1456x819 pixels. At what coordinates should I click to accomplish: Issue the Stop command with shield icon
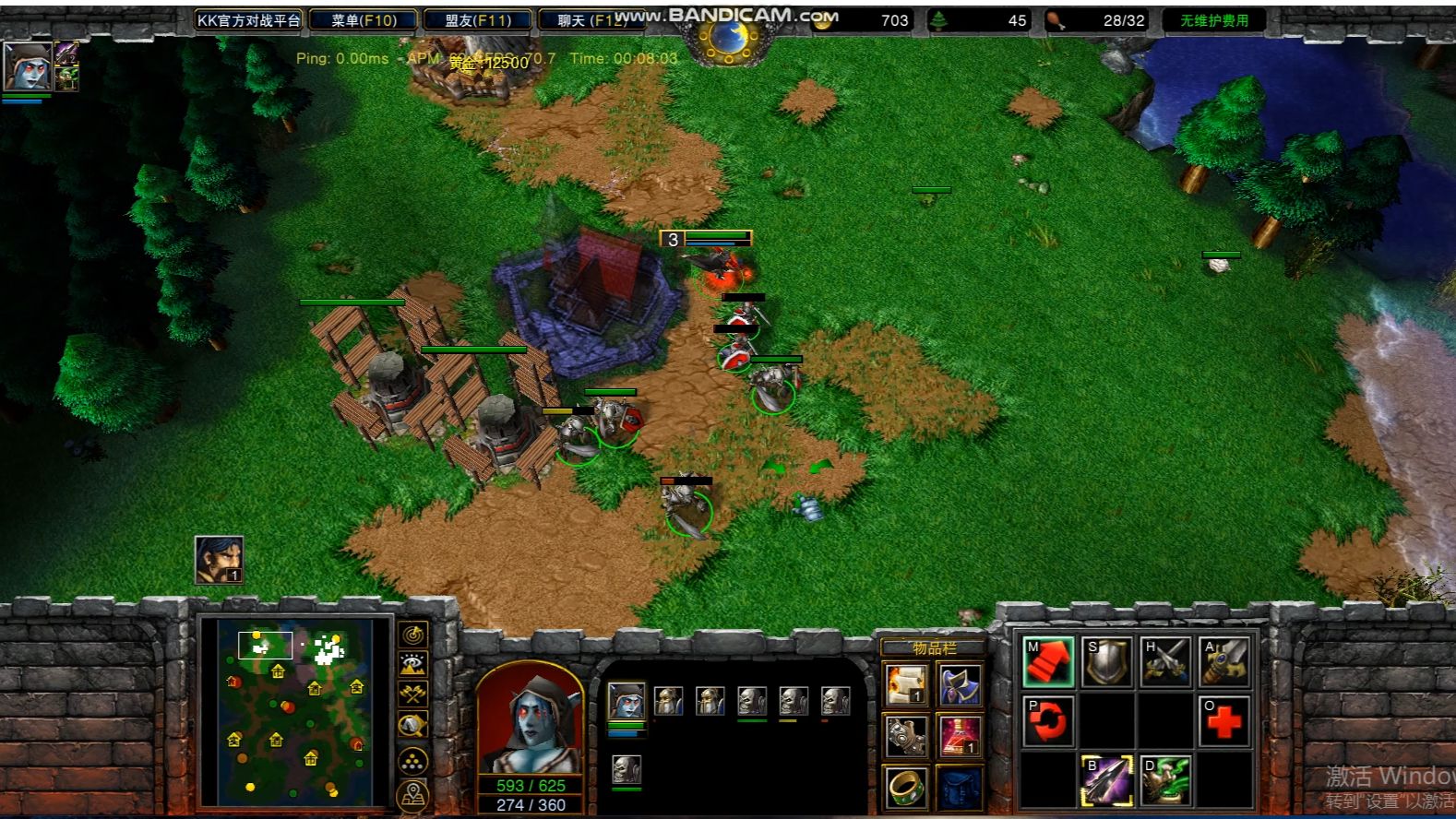coord(1107,662)
